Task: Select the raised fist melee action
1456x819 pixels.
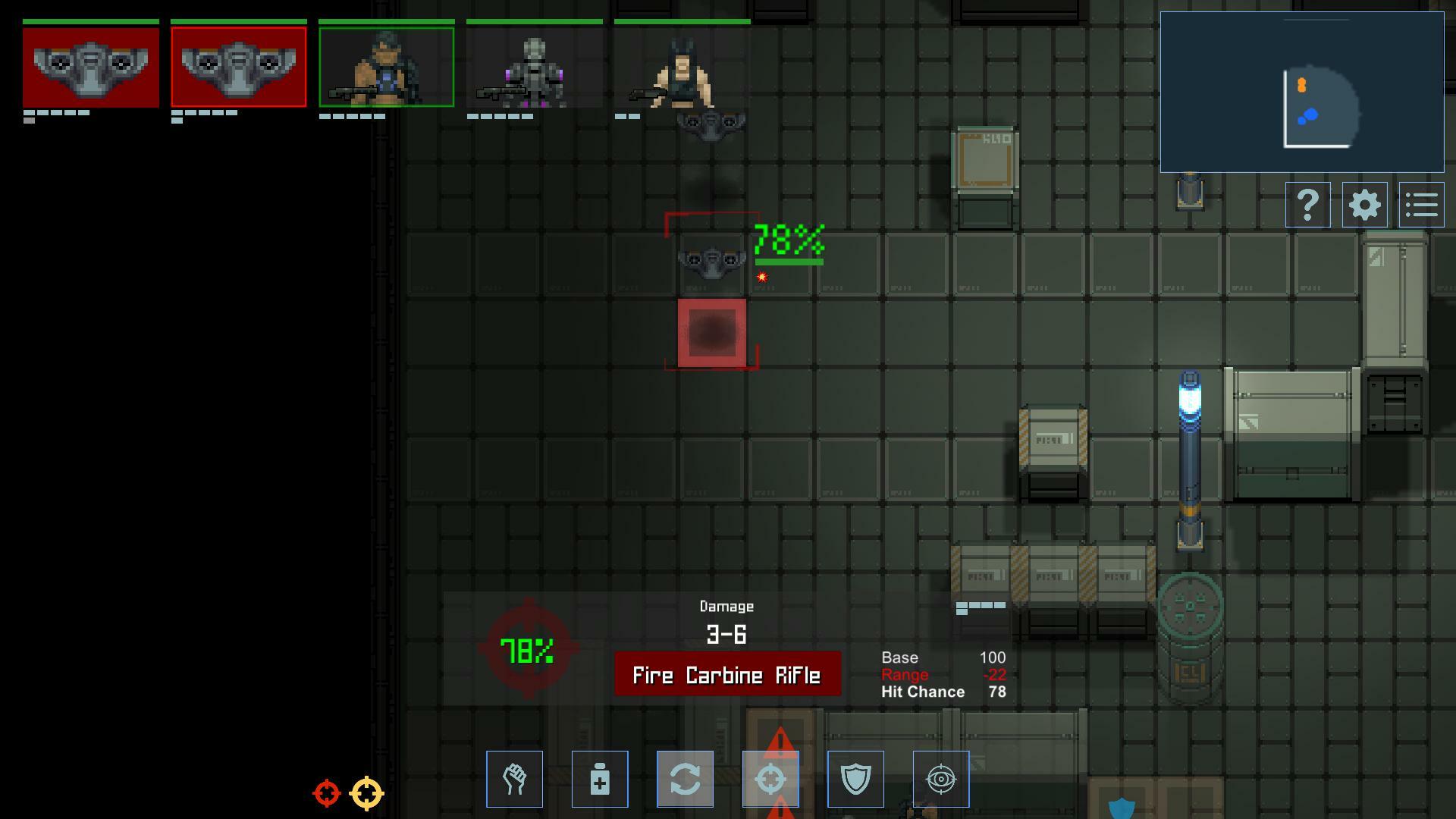Action: [515, 779]
